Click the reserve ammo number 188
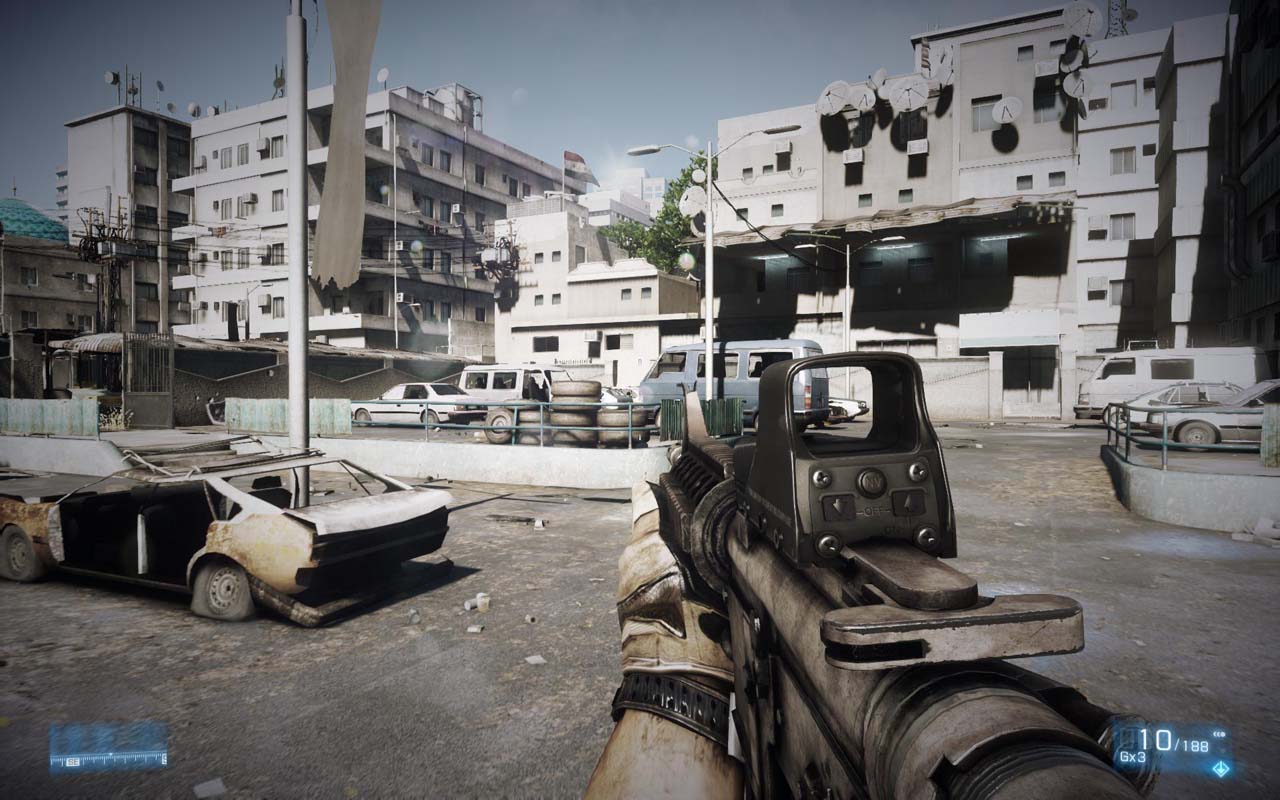1280x800 pixels. [1194, 745]
